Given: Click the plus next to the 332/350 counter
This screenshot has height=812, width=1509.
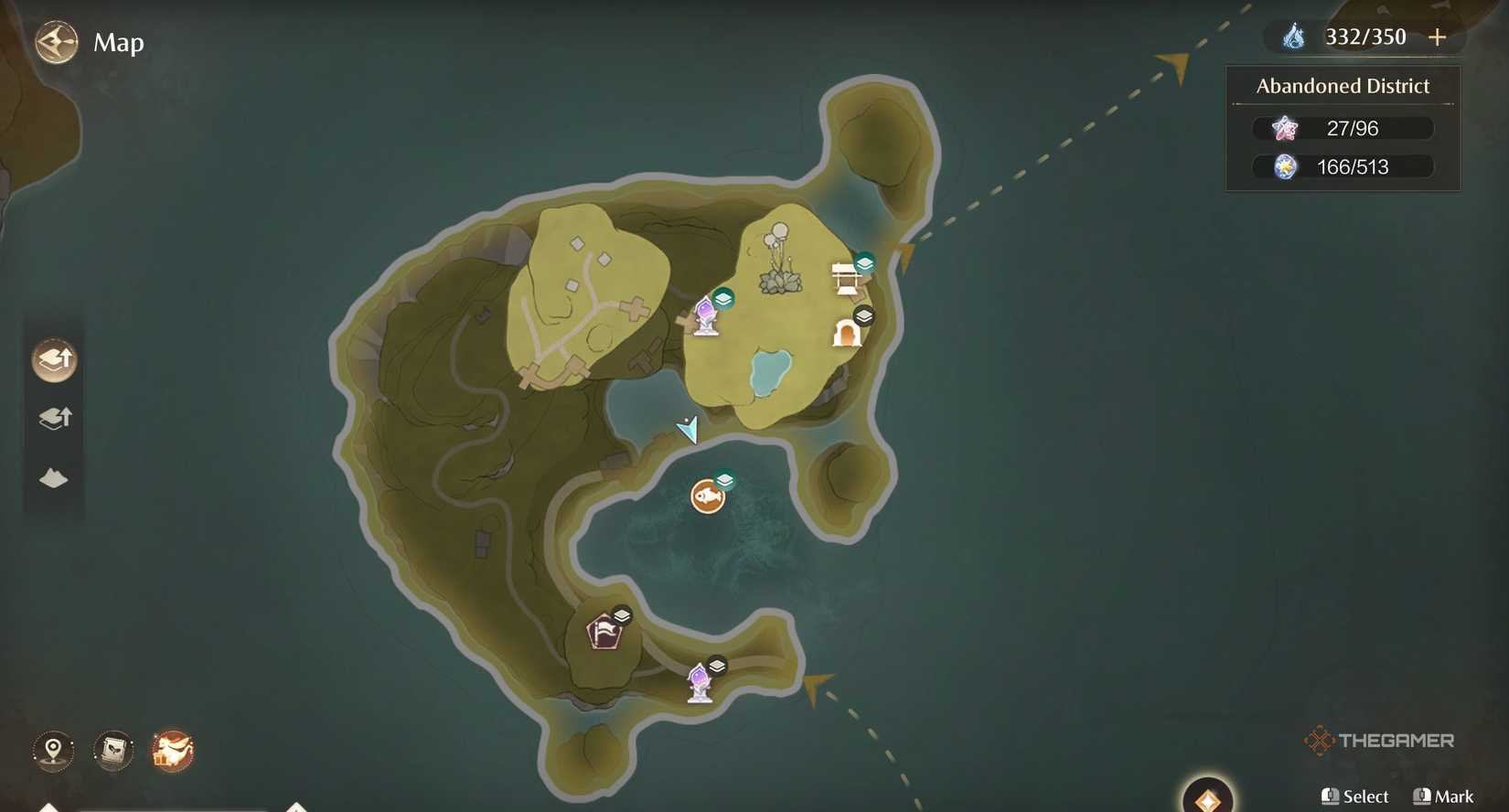Looking at the screenshot, I should coord(1436,37).
